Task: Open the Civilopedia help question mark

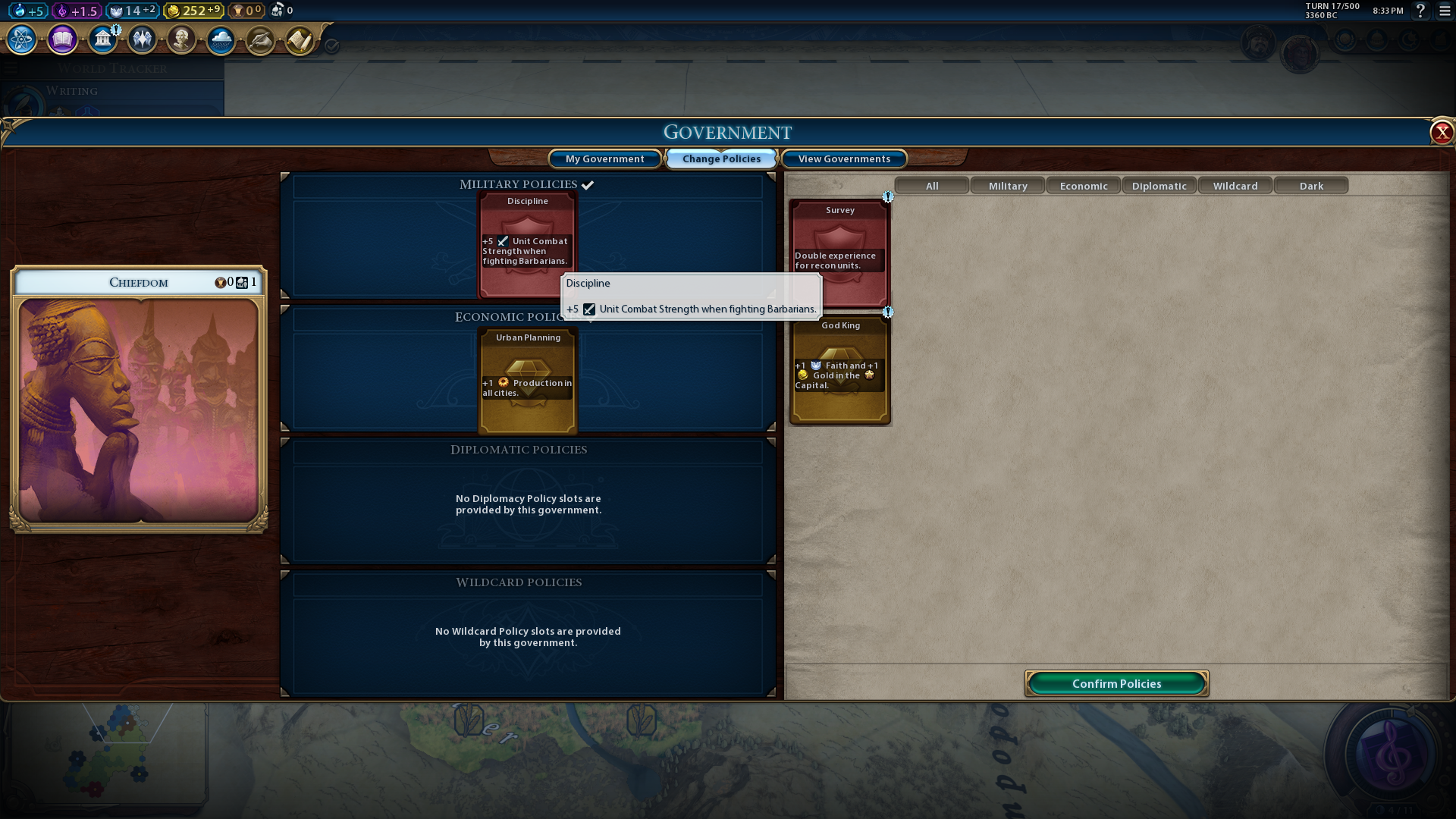Action: click(1420, 11)
